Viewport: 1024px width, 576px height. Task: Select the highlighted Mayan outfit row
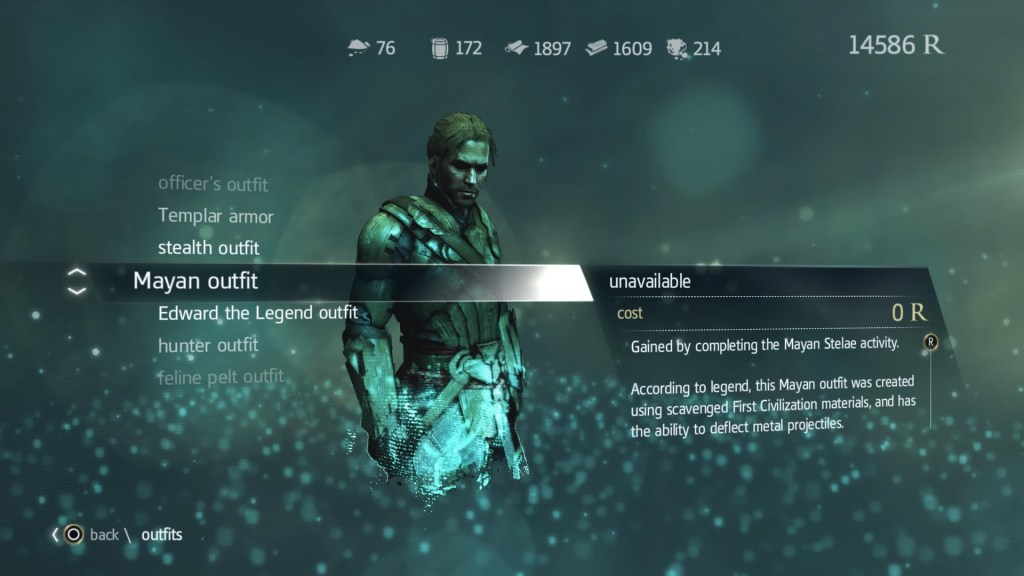(x=196, y=281)
